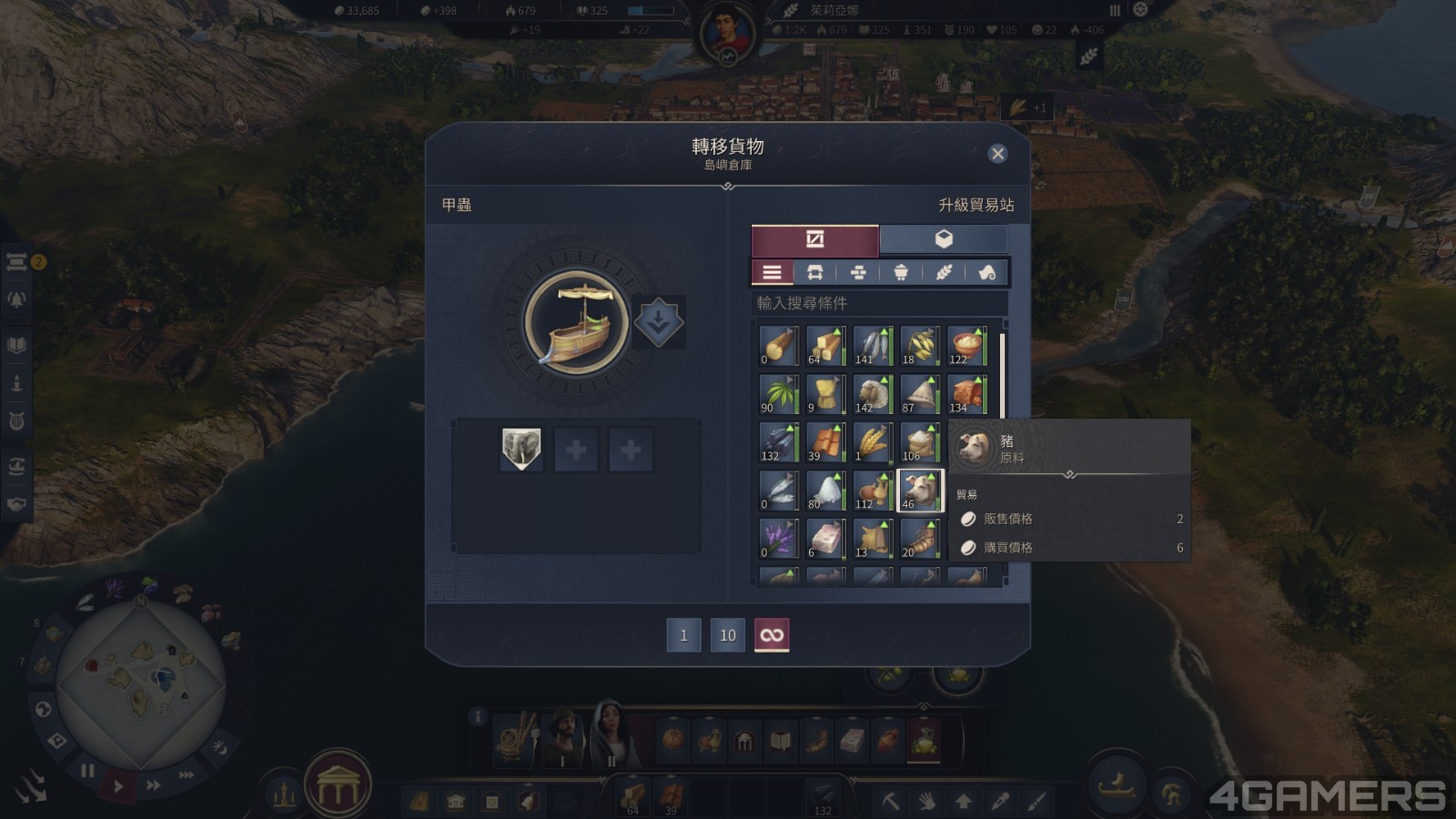Image resolution: width=1456 pixels, height=819 pixels.
Task: Close the transfer goods dialog
Action: 997,154
